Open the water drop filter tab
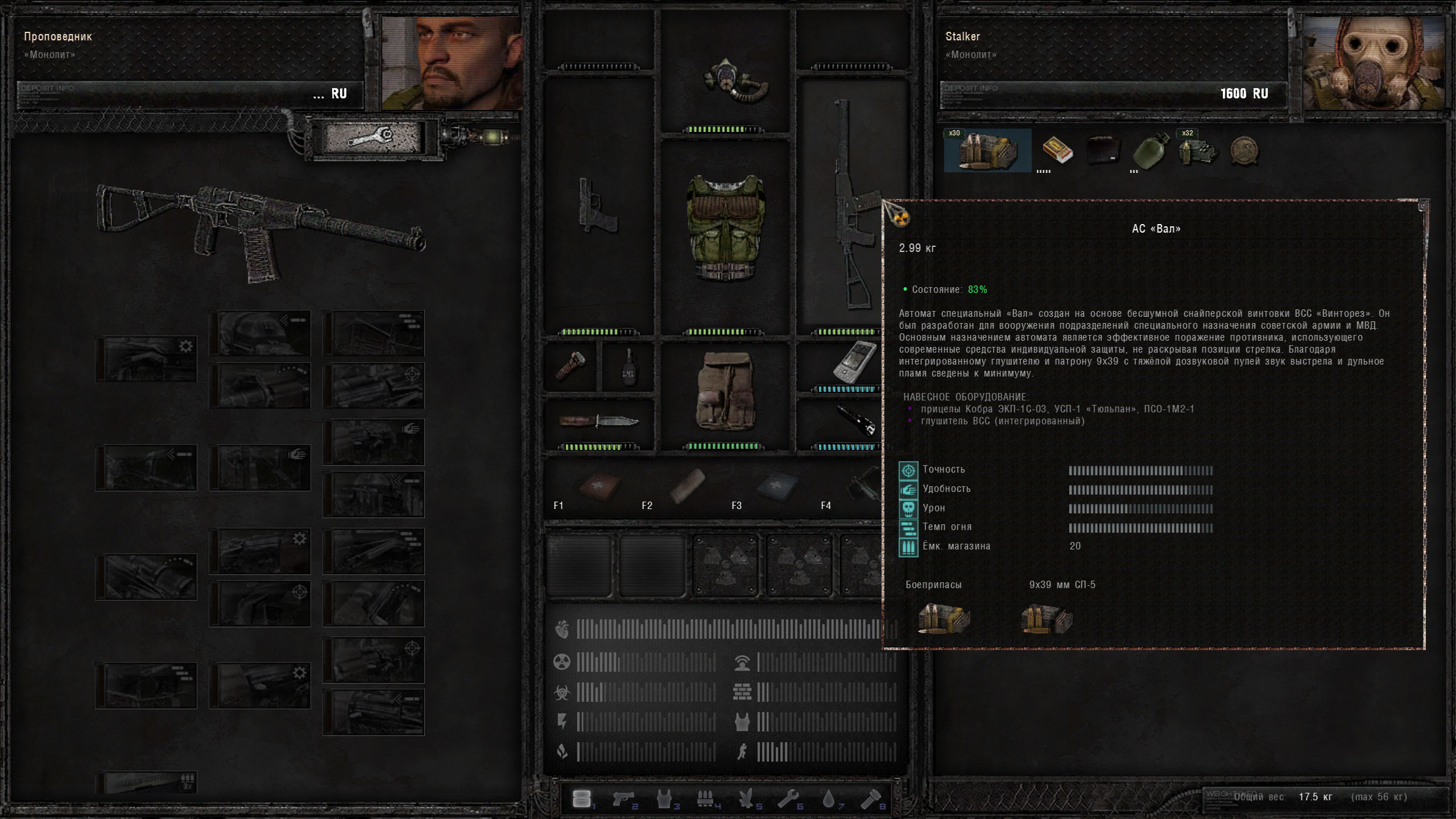This screenshot has height=819, width=1456. pyautogui.click(x=829, y=800)
